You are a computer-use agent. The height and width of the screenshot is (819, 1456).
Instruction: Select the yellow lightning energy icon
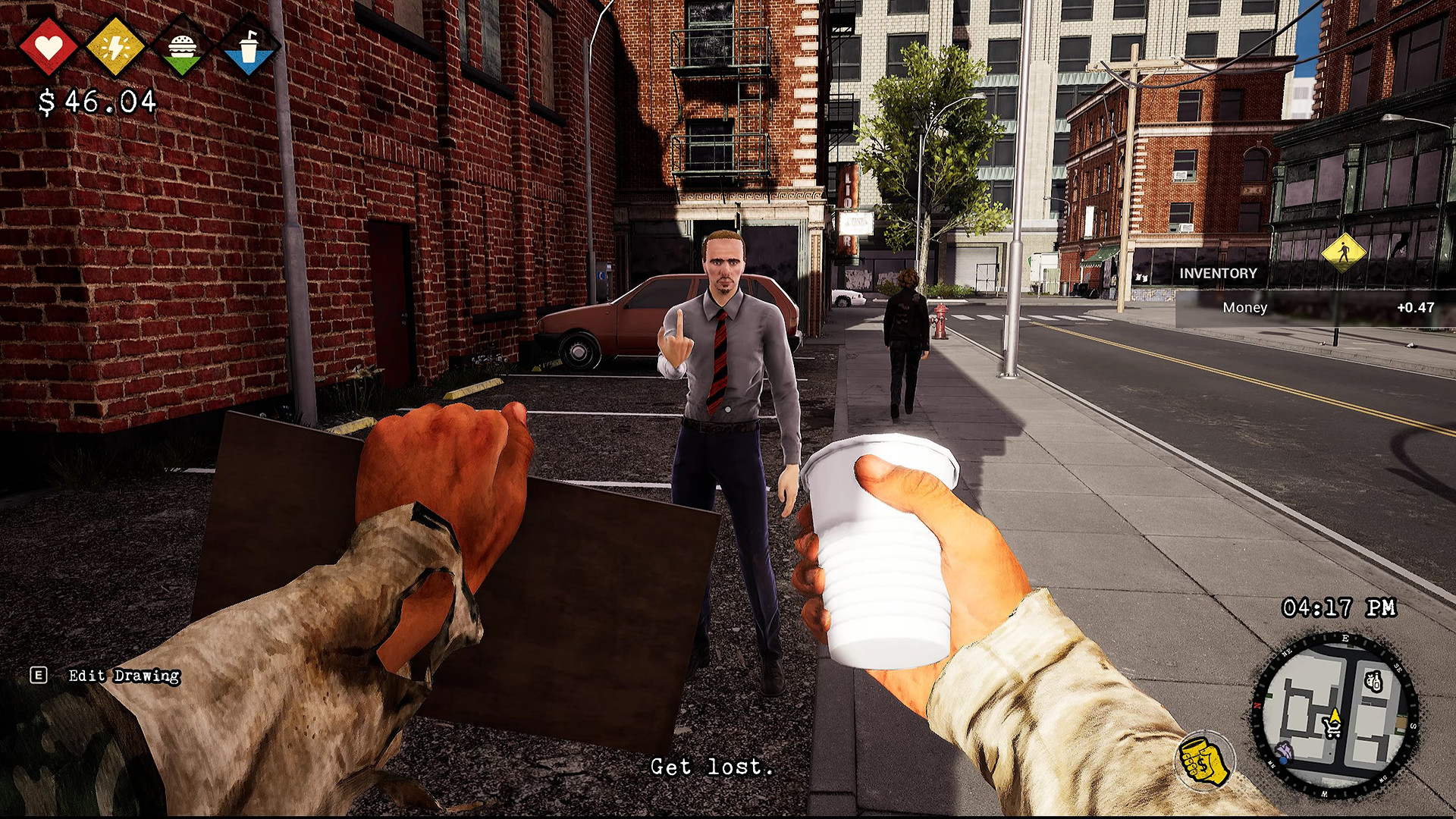click(114, 47)
